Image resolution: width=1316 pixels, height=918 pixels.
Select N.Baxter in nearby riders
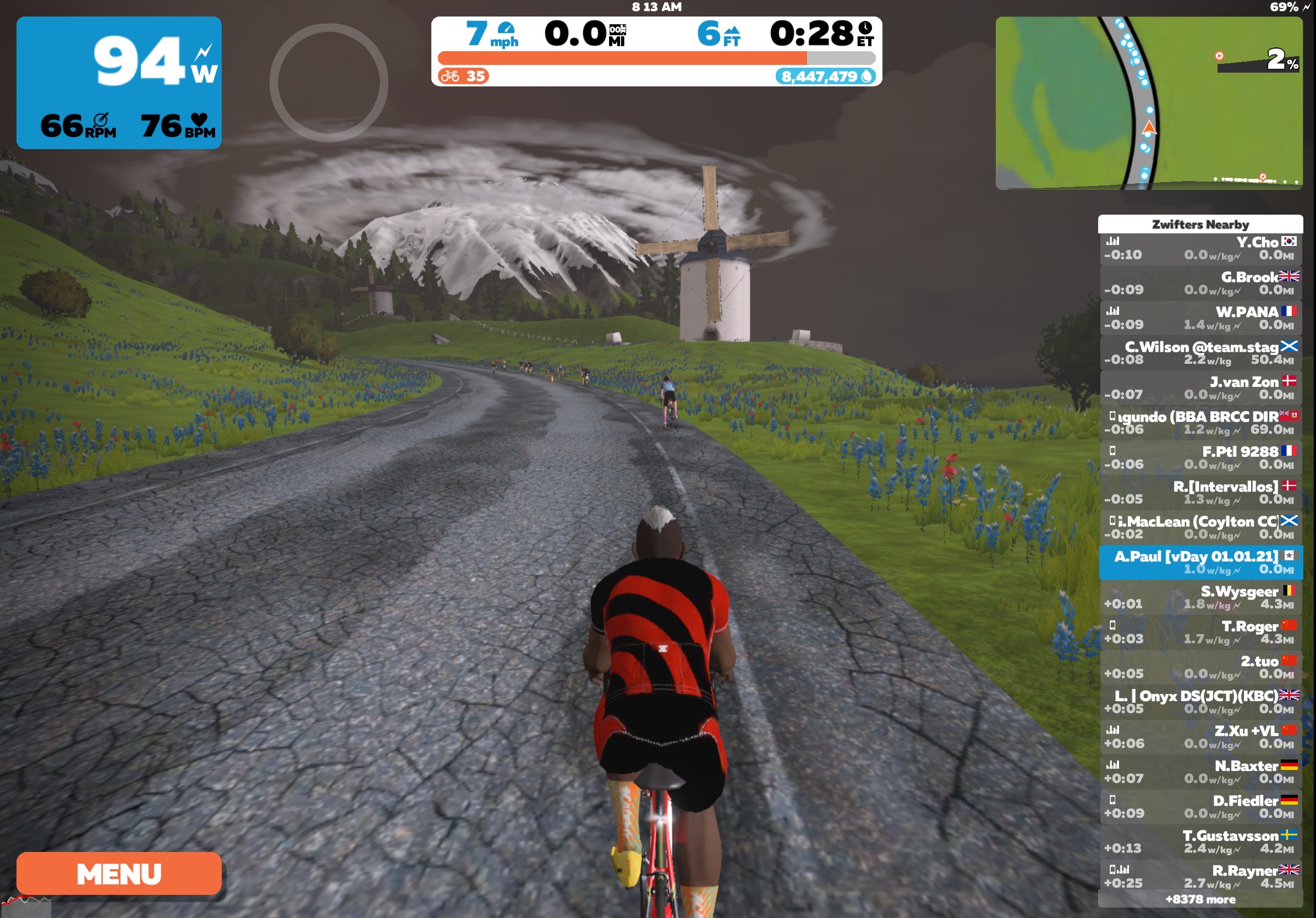[1200, 772]
